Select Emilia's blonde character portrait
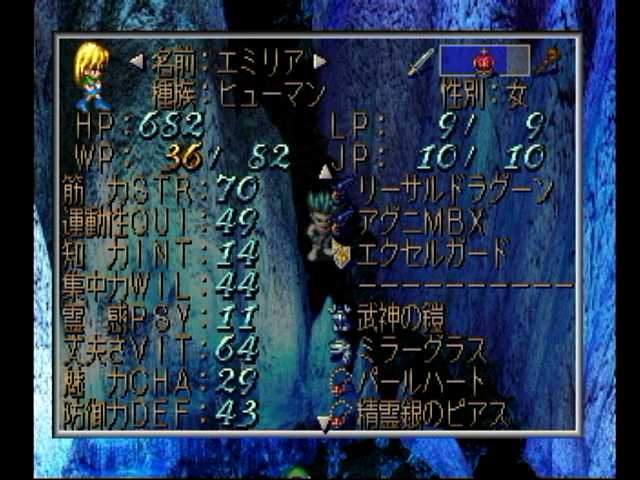The width and height of the screenshot is (640, 480). (x=91, y=76)
